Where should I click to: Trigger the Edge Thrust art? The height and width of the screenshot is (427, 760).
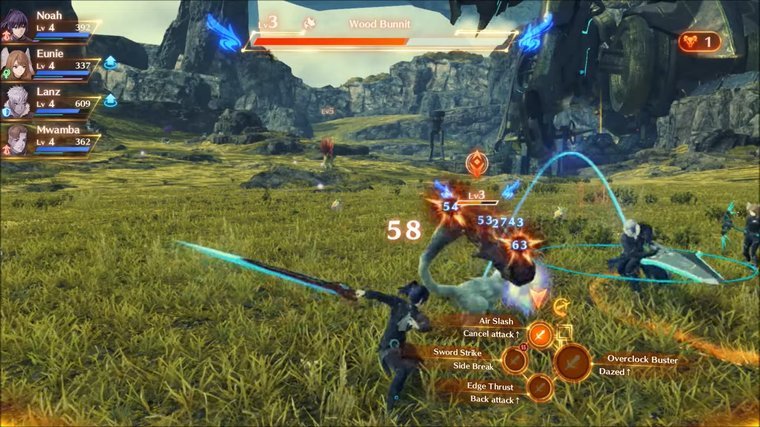540,387
